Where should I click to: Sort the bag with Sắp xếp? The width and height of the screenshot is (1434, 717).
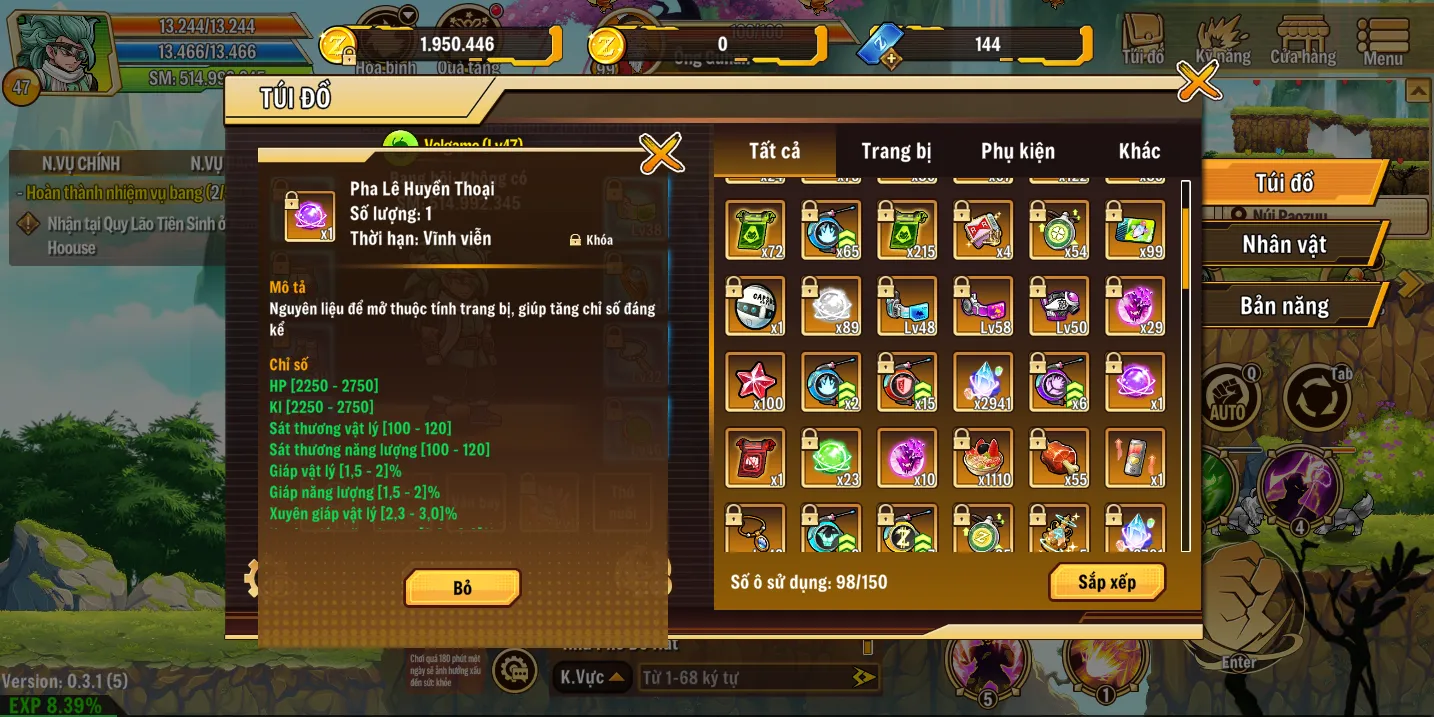1106,582
